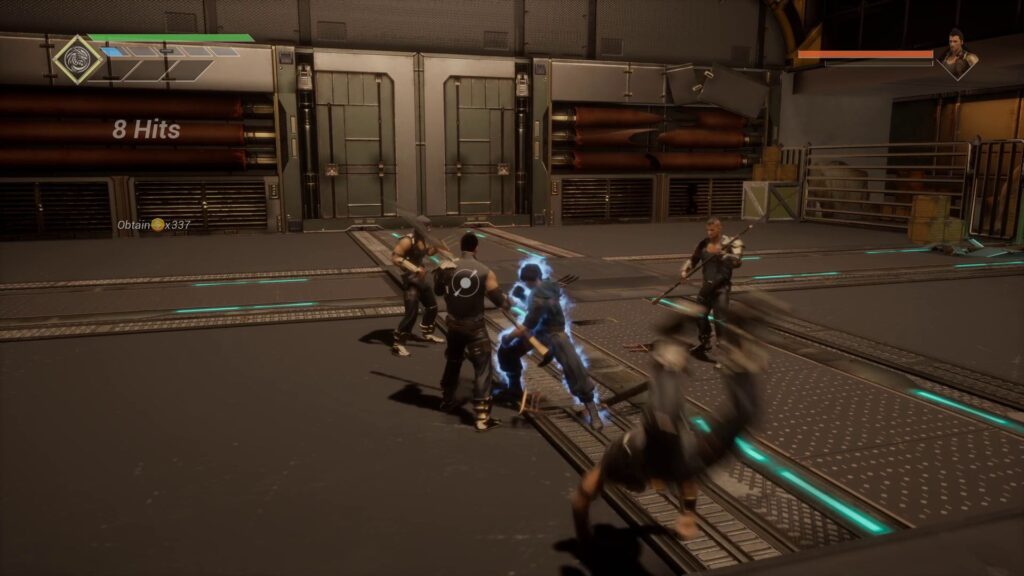
Task: Select the enemy boss portrait
Action: pyautogui.click(x=956, y=53)
